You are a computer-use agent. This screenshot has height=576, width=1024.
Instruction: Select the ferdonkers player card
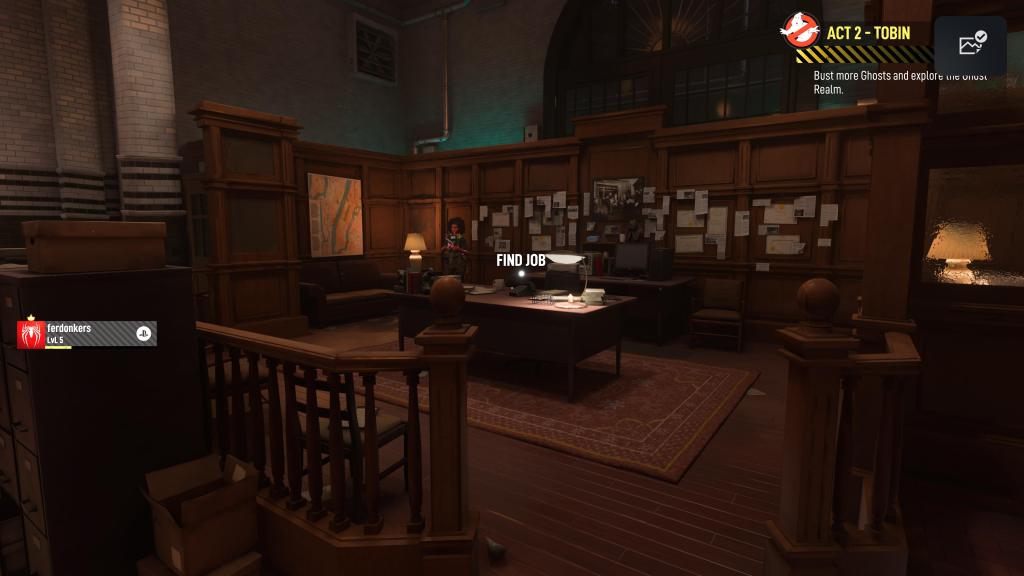pyautogui.click(x=87, y=334)
